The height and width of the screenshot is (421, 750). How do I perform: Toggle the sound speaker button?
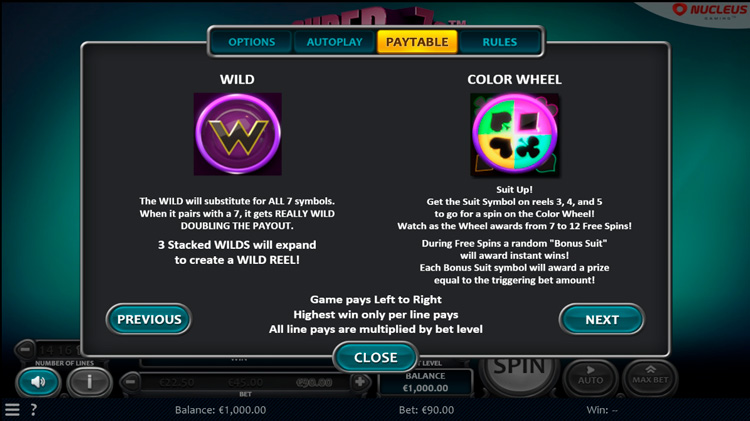pos(38,381)
